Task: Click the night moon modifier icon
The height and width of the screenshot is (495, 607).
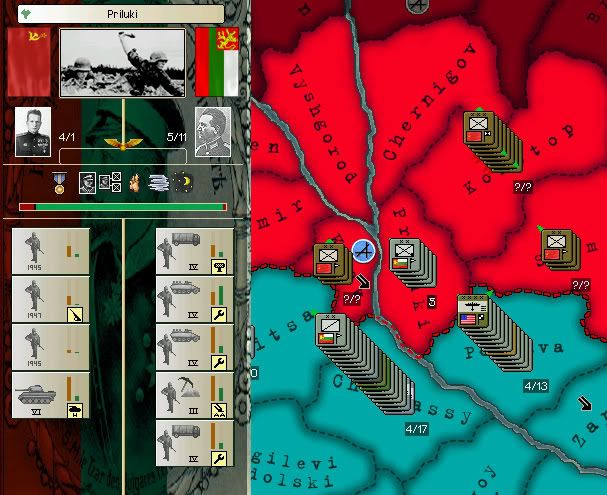Action: tap(184, 183)
